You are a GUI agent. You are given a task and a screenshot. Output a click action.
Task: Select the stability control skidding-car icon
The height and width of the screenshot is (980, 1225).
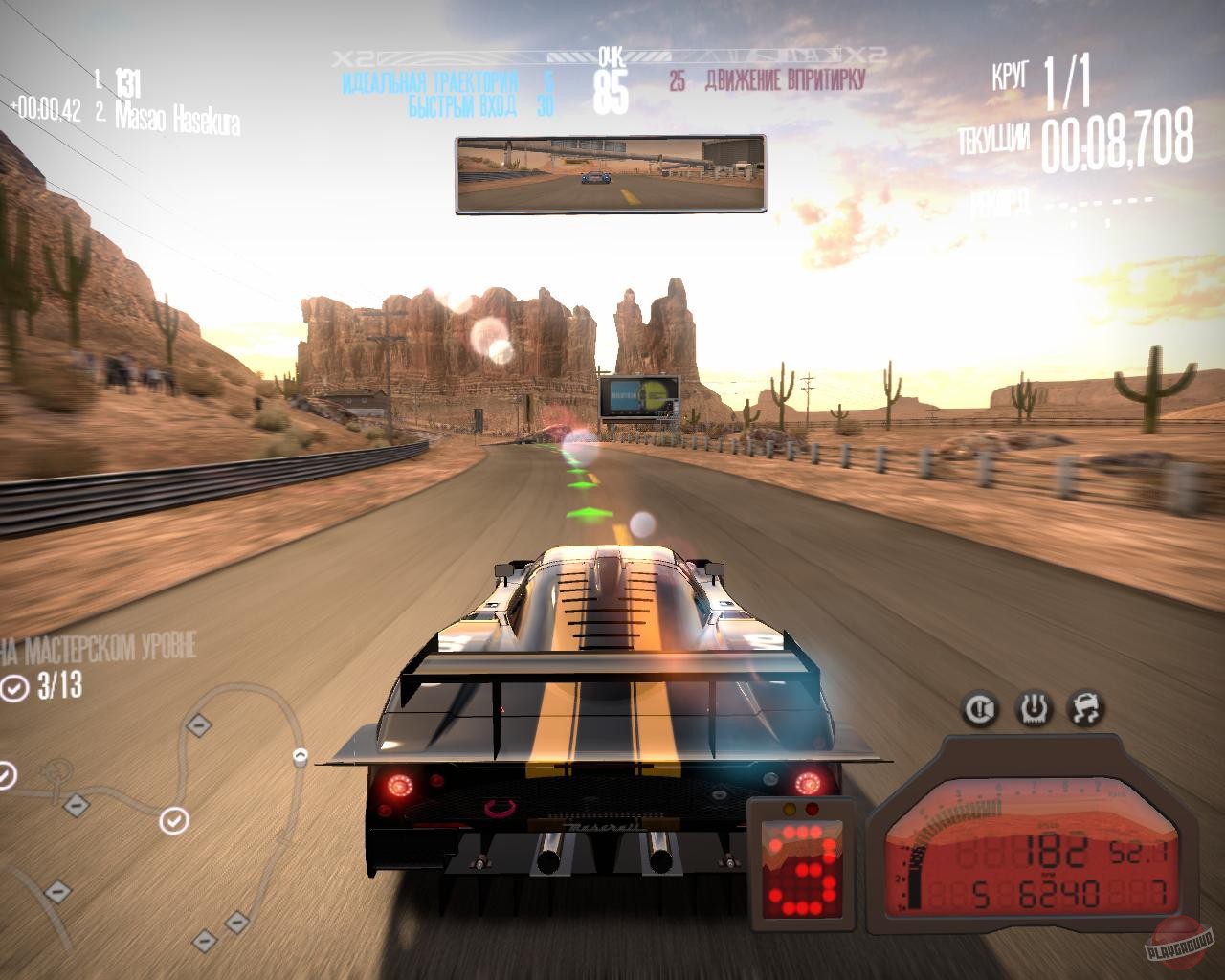[1086, 709]
